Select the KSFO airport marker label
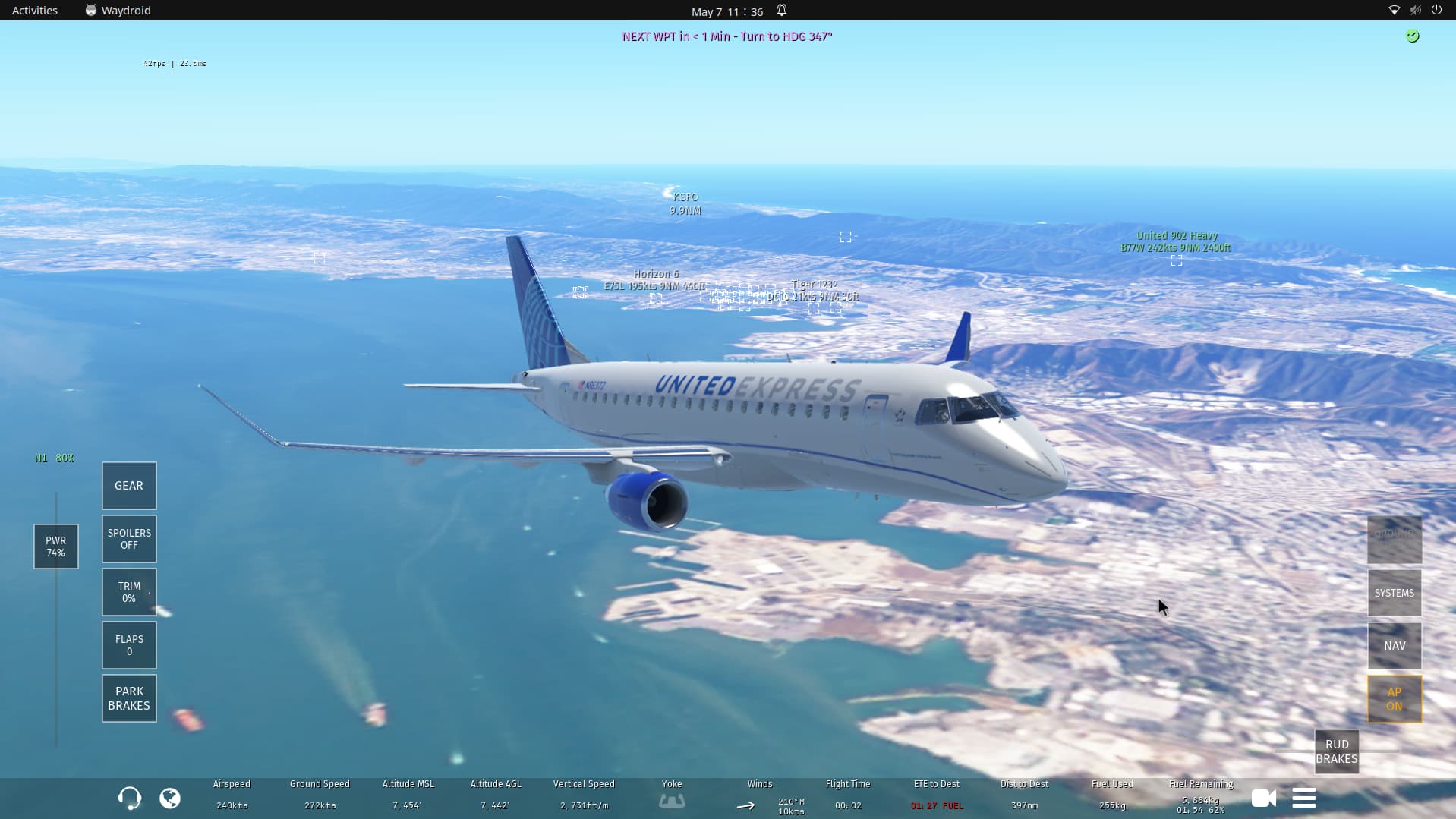Image resolution: width=1456 pixels, height=819 pixels. (685, 203)
